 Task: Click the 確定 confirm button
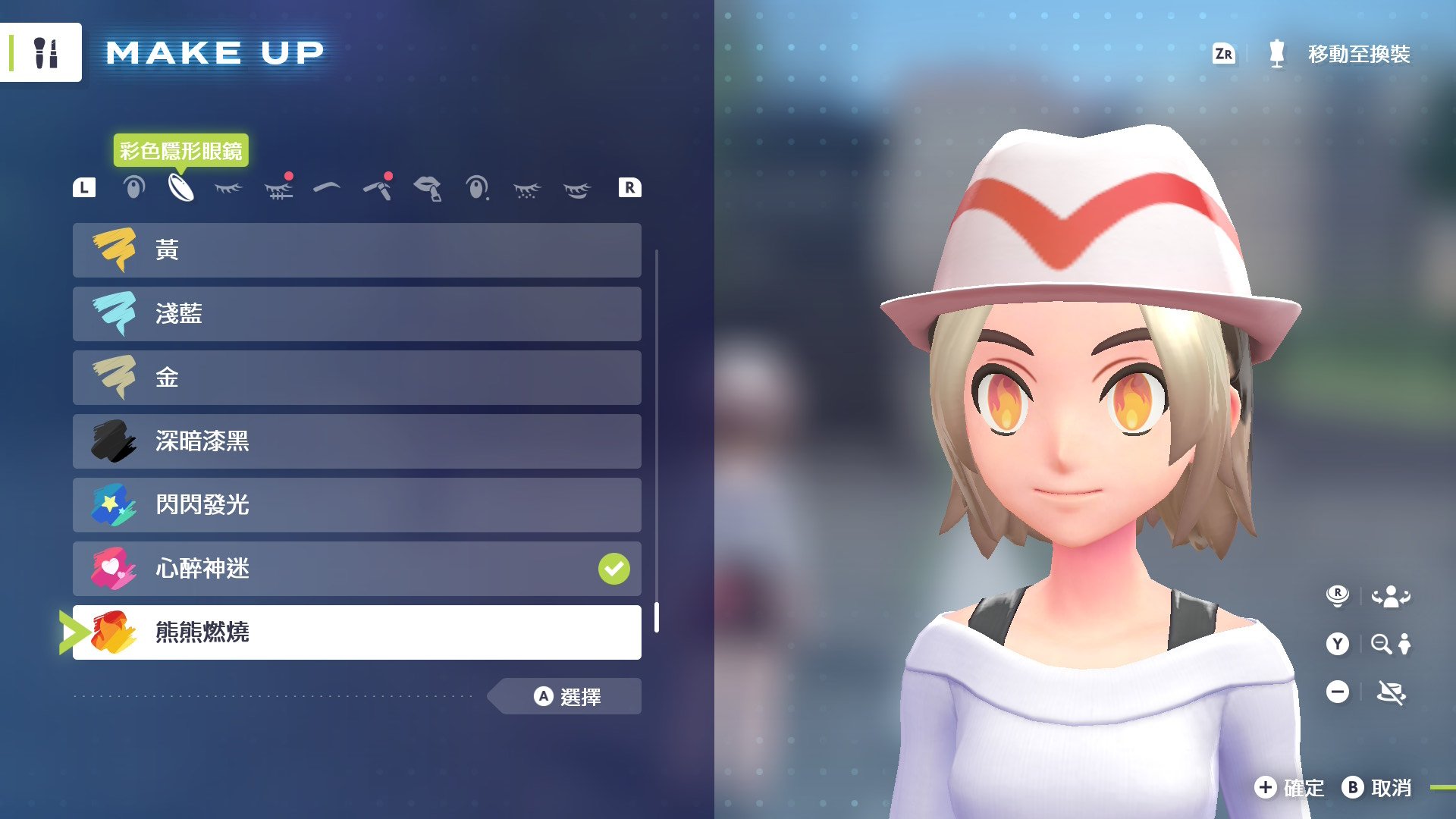1289,788
